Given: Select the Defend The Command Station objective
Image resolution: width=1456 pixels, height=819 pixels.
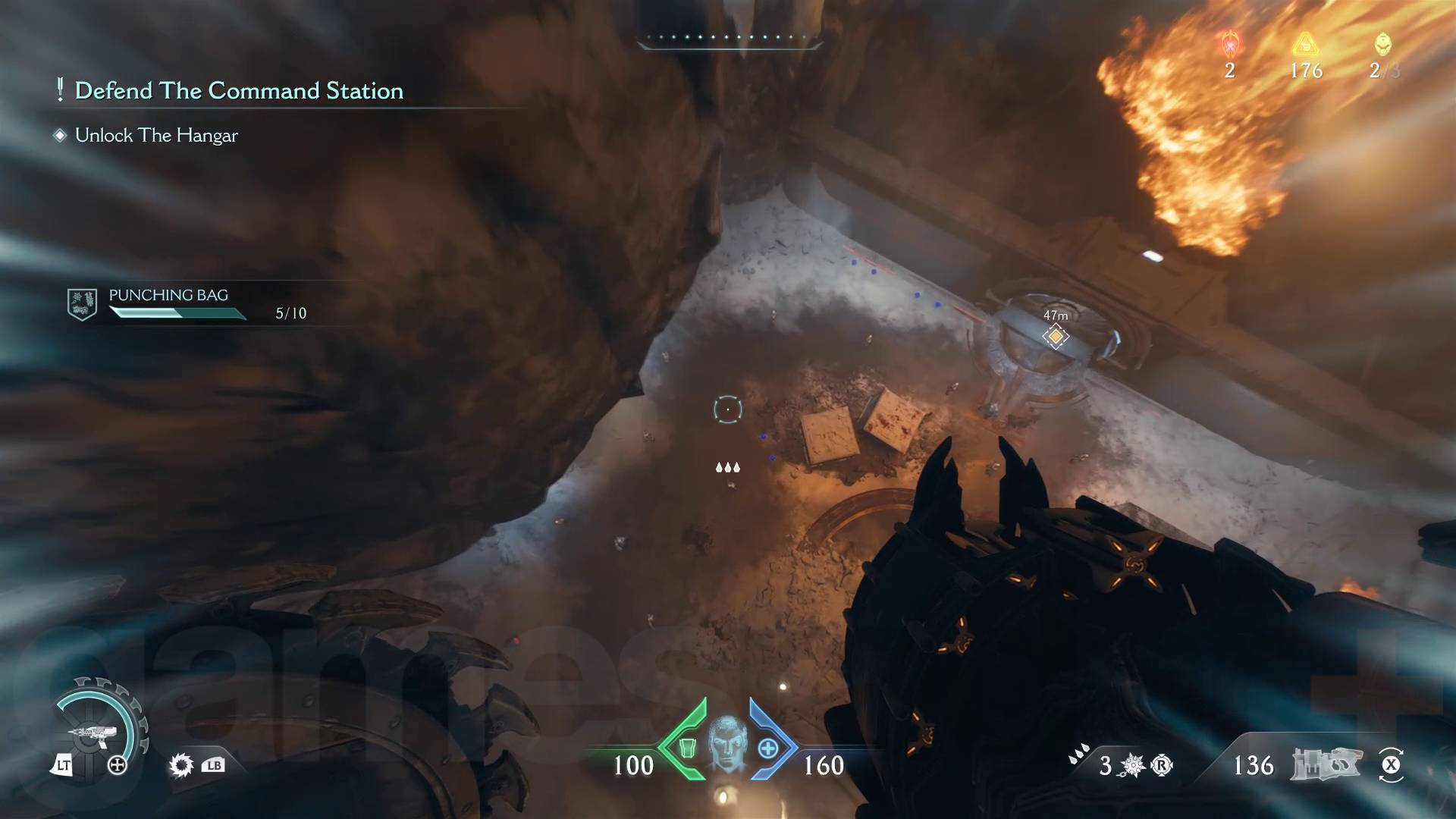Looking at the screenshot, I should (238, 91).
